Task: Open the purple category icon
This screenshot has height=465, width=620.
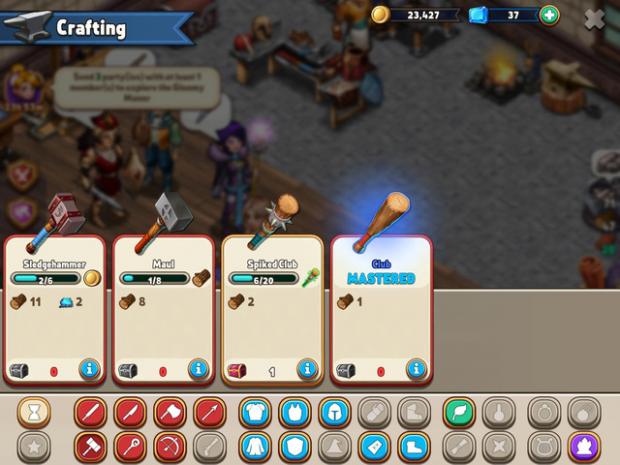Action: tap(583, 446)
